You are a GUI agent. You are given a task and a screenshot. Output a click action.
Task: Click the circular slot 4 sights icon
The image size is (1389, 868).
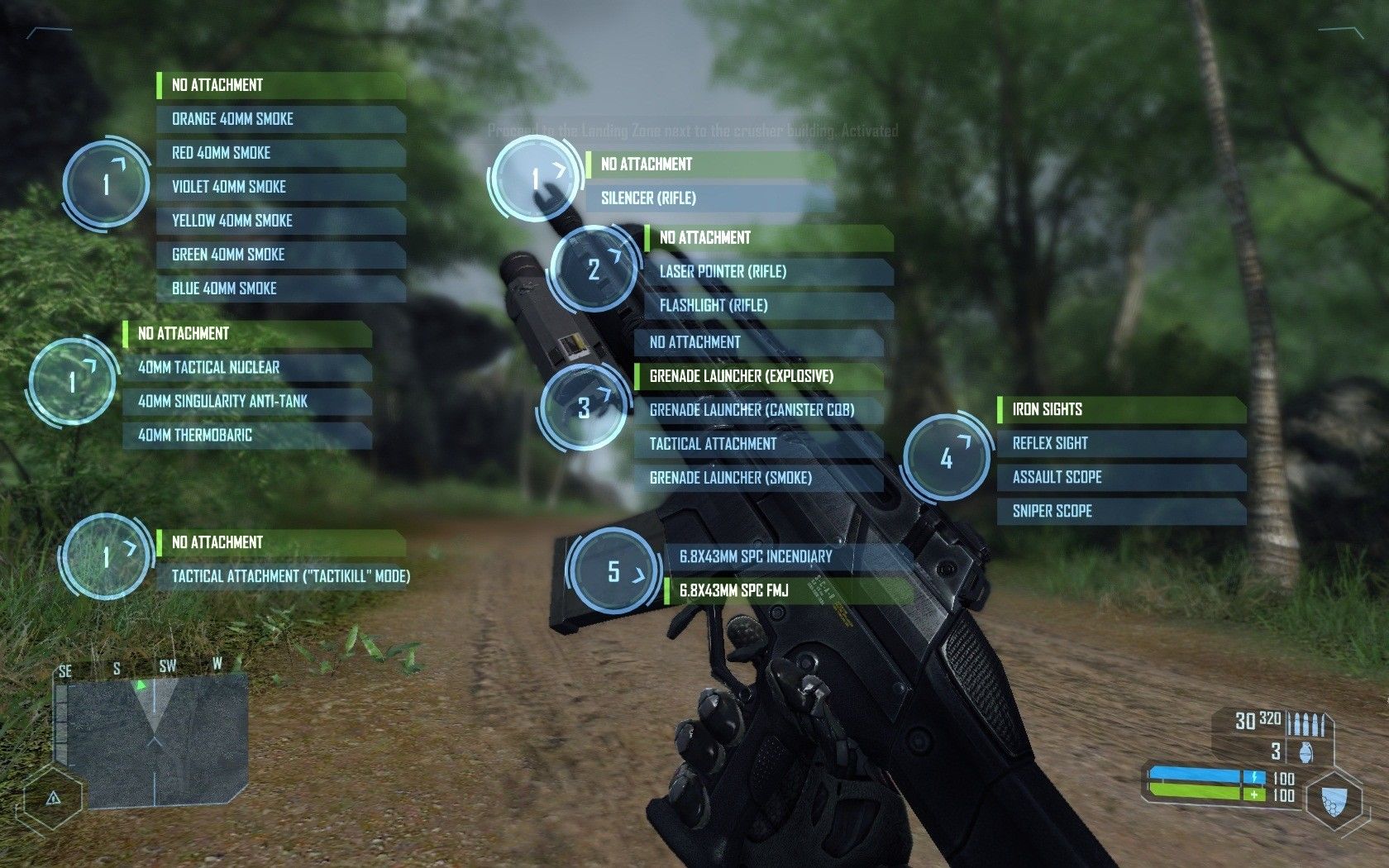947,458
